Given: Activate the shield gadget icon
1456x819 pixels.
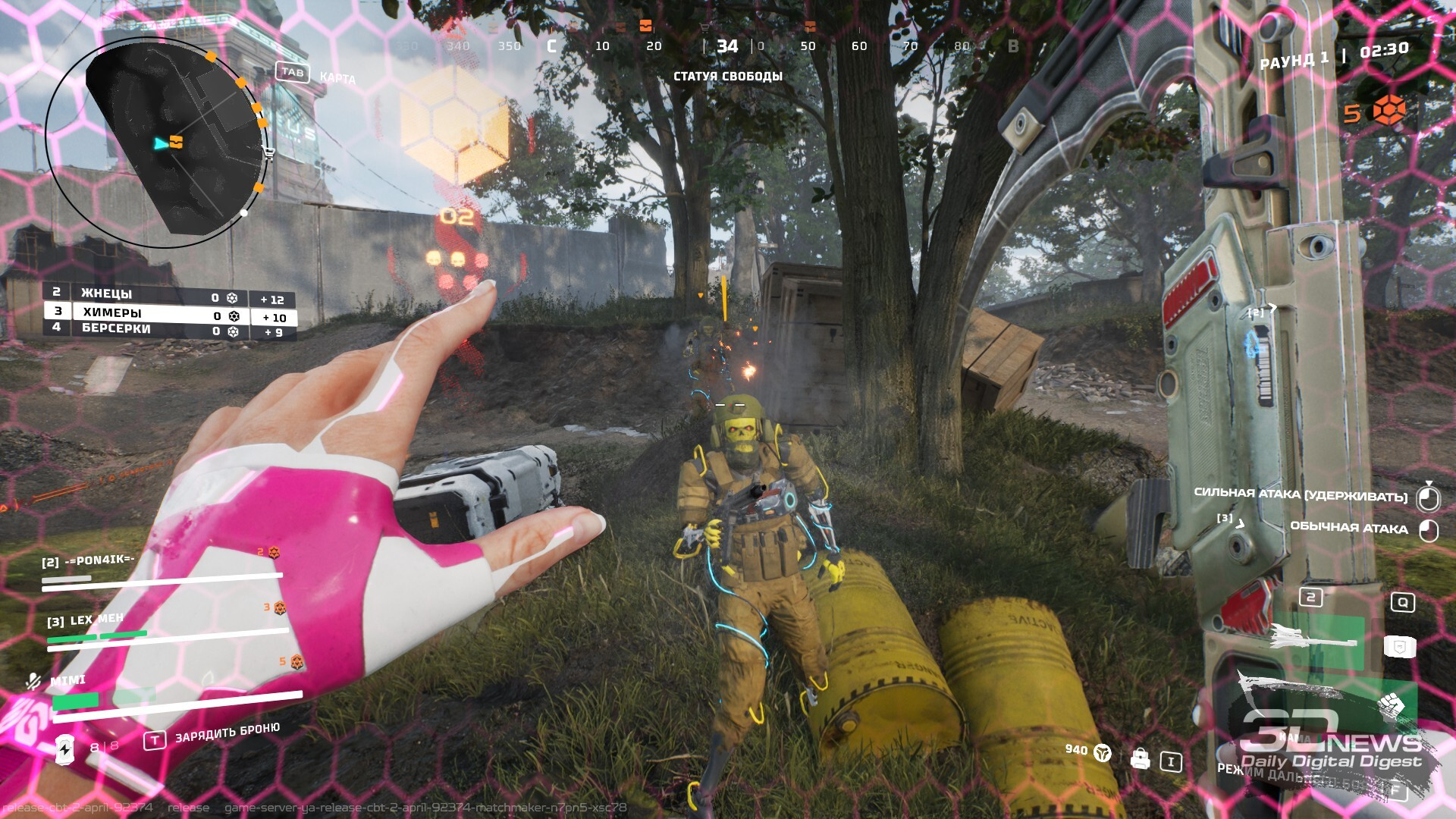Looking at the screenshot, I should tap(1400, 647).
